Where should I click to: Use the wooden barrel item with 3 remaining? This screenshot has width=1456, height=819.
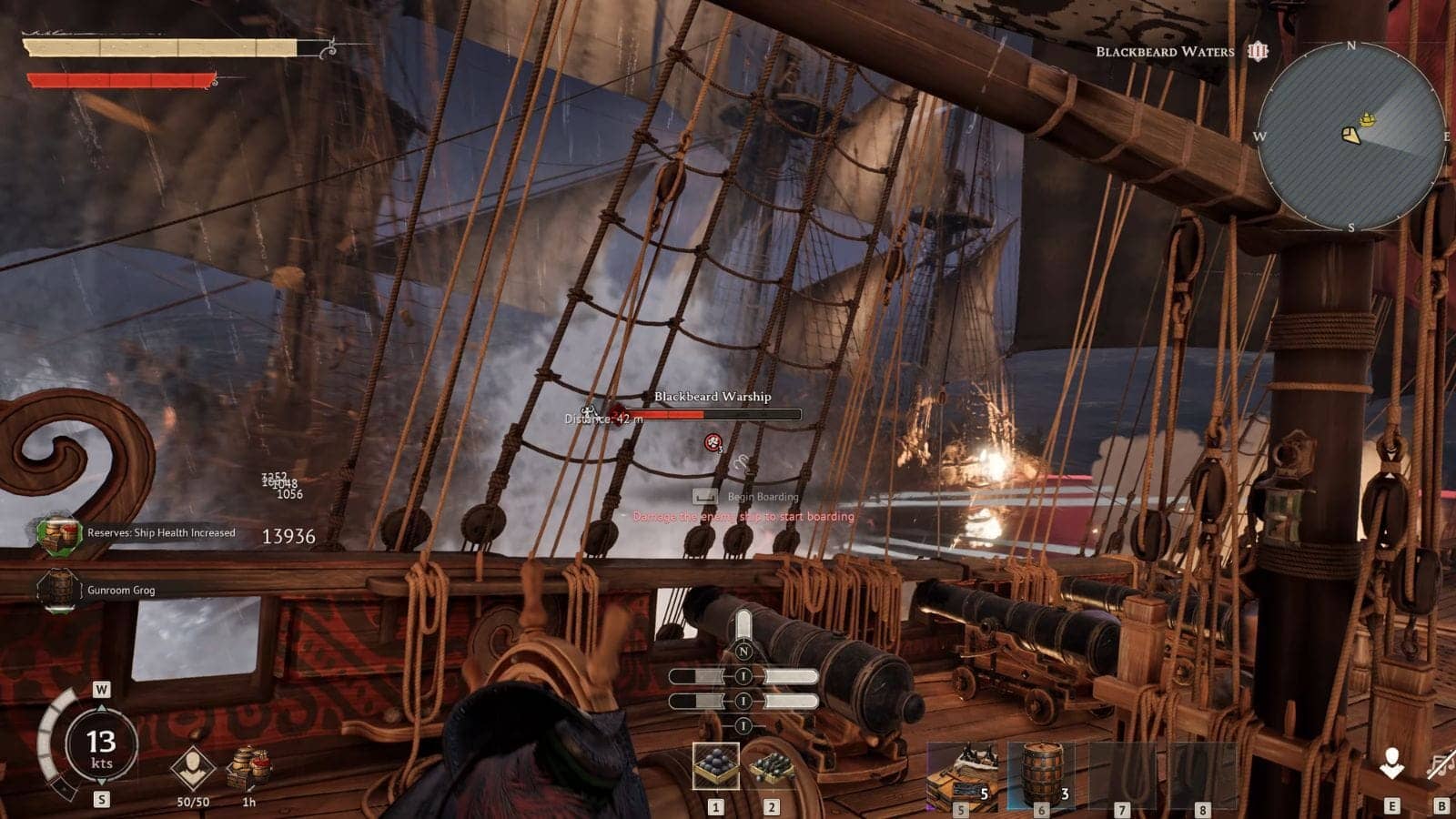click(x=1041, y=773)
